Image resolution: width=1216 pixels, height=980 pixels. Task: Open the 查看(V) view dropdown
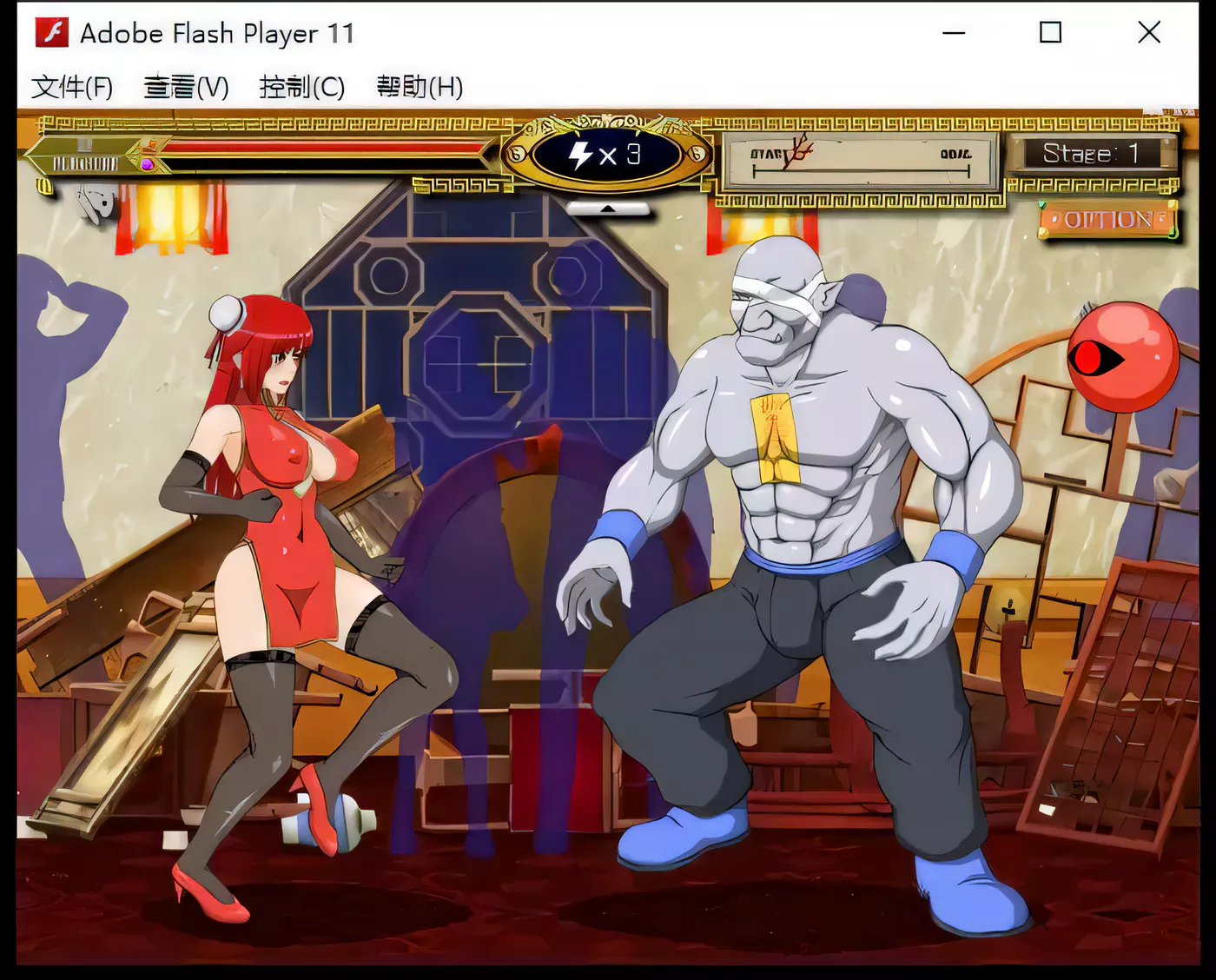tap(185, 87)
